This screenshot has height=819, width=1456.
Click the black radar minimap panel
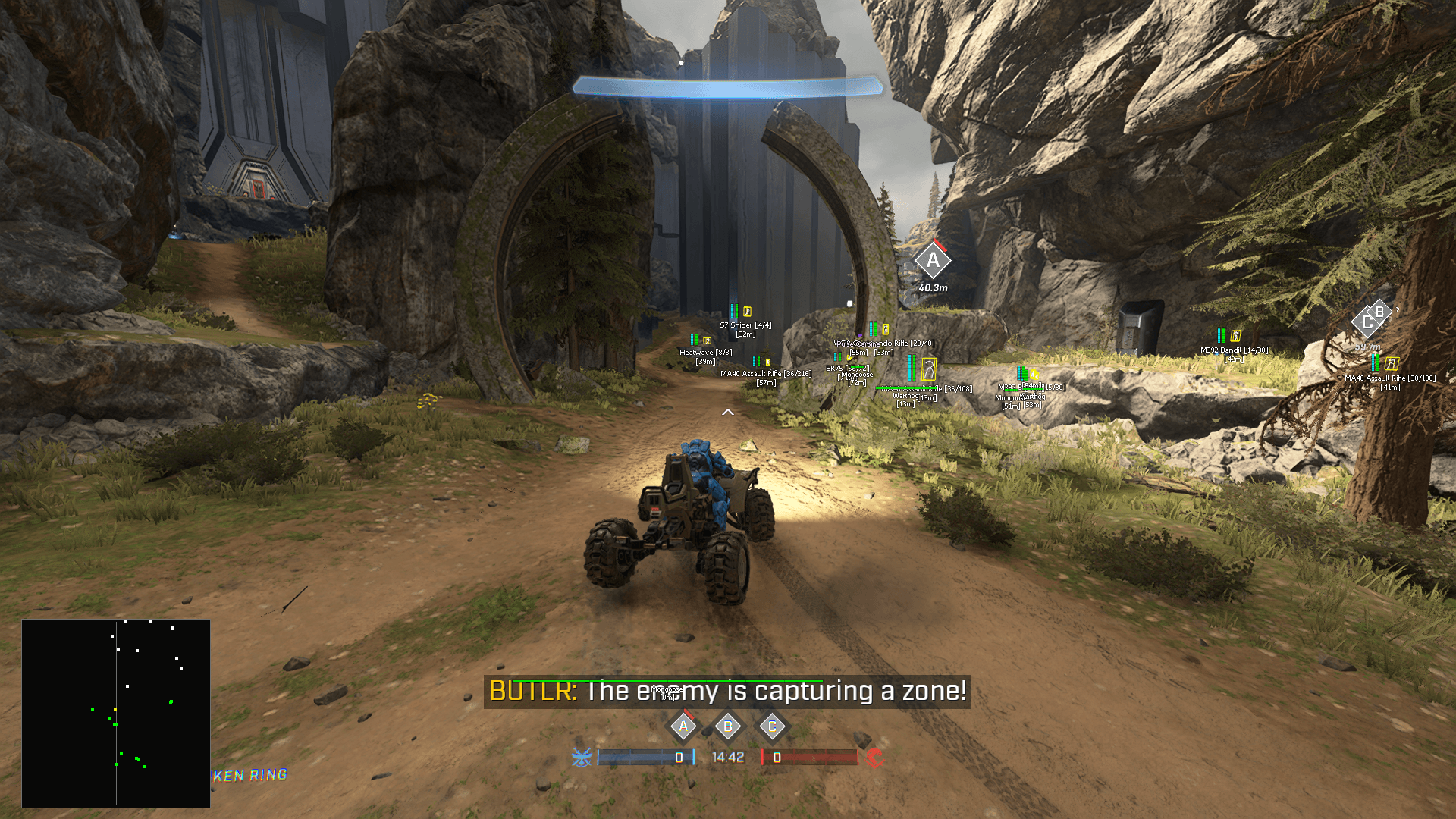pos(116,713)
